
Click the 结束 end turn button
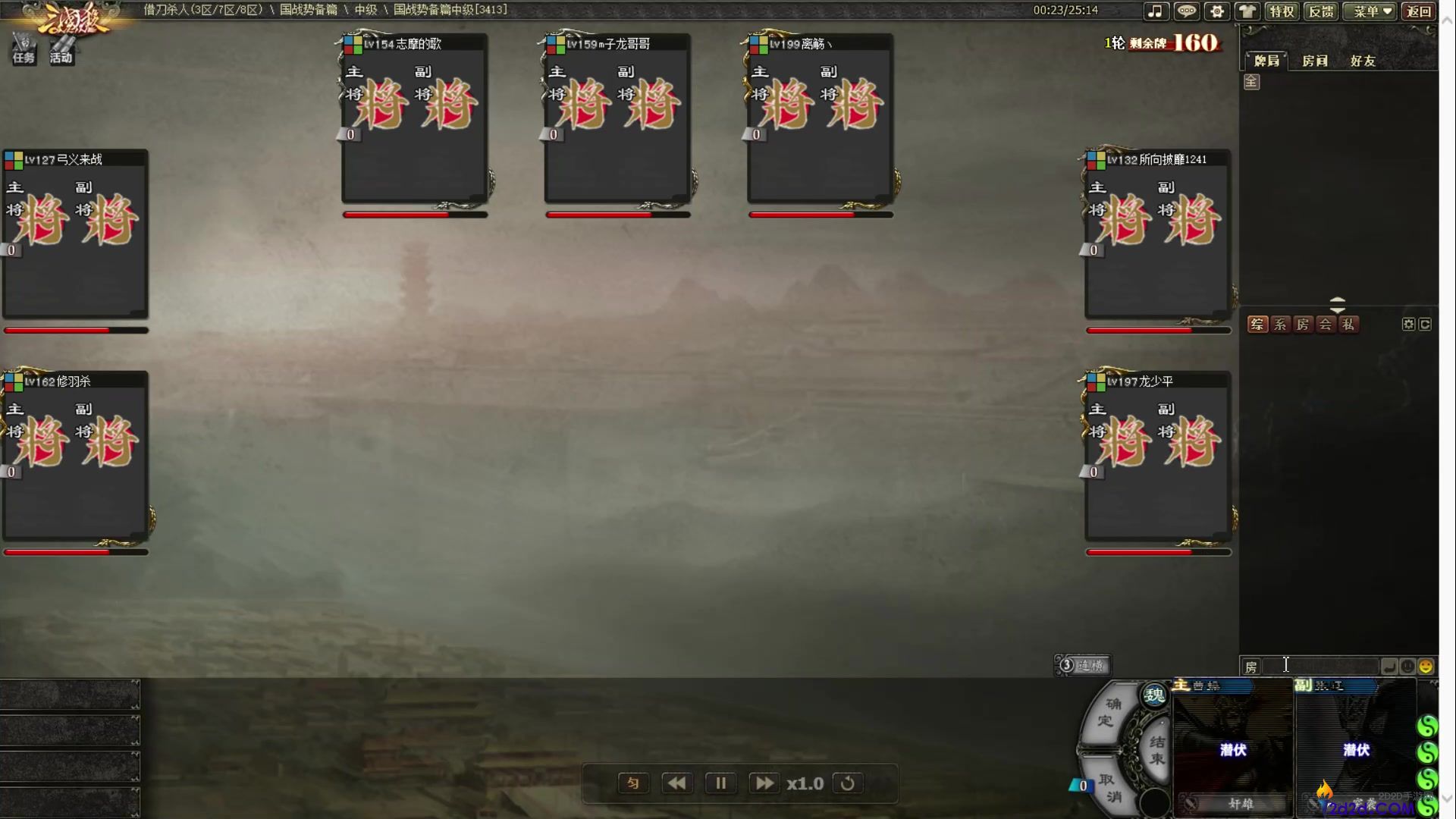point(1156,749)
